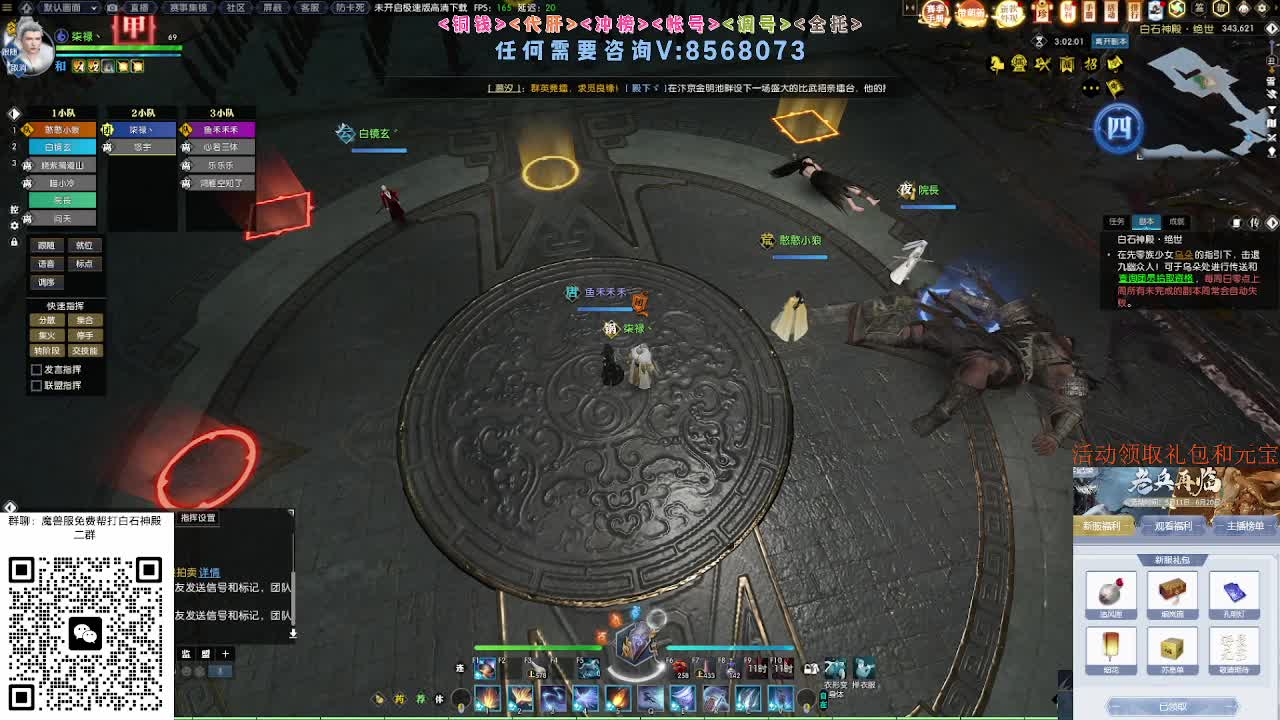Image resolution: width=1280 pixels, height=720 pixels.
Task: Expand the ... more options bubble below the timer
Action: (1089, 88)
